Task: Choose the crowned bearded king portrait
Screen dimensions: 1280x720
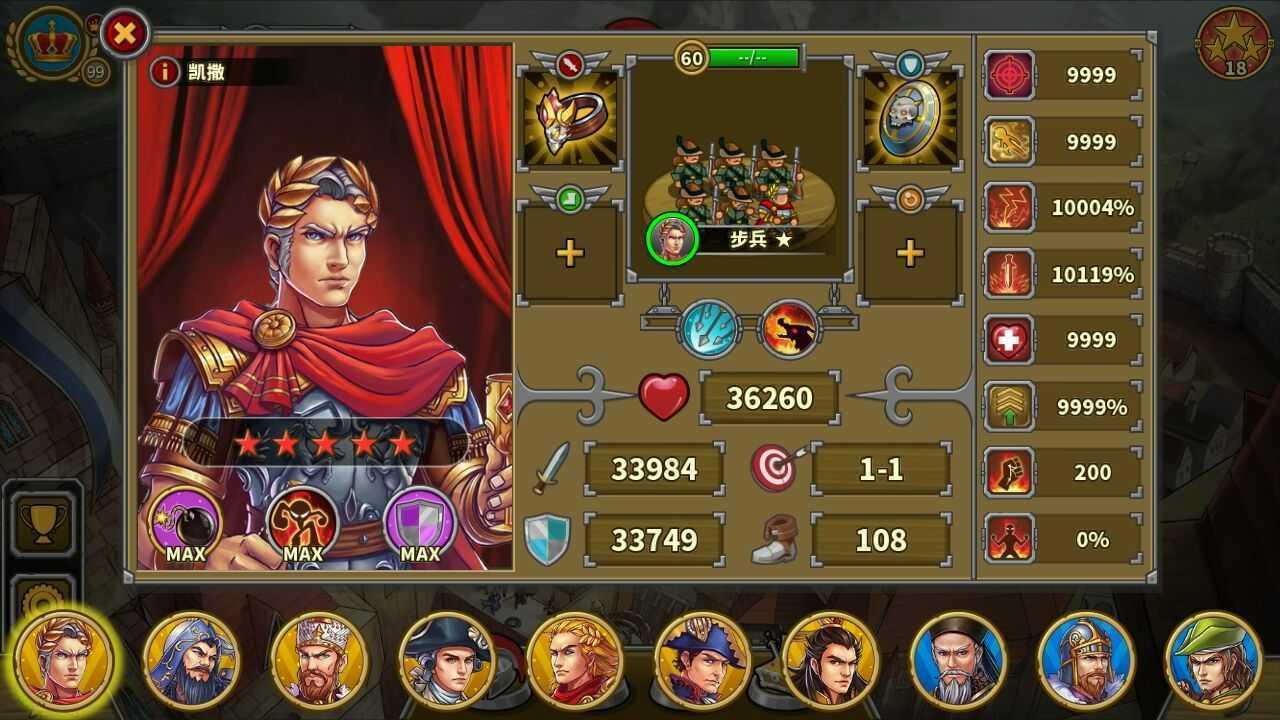Action: point(319,660)
